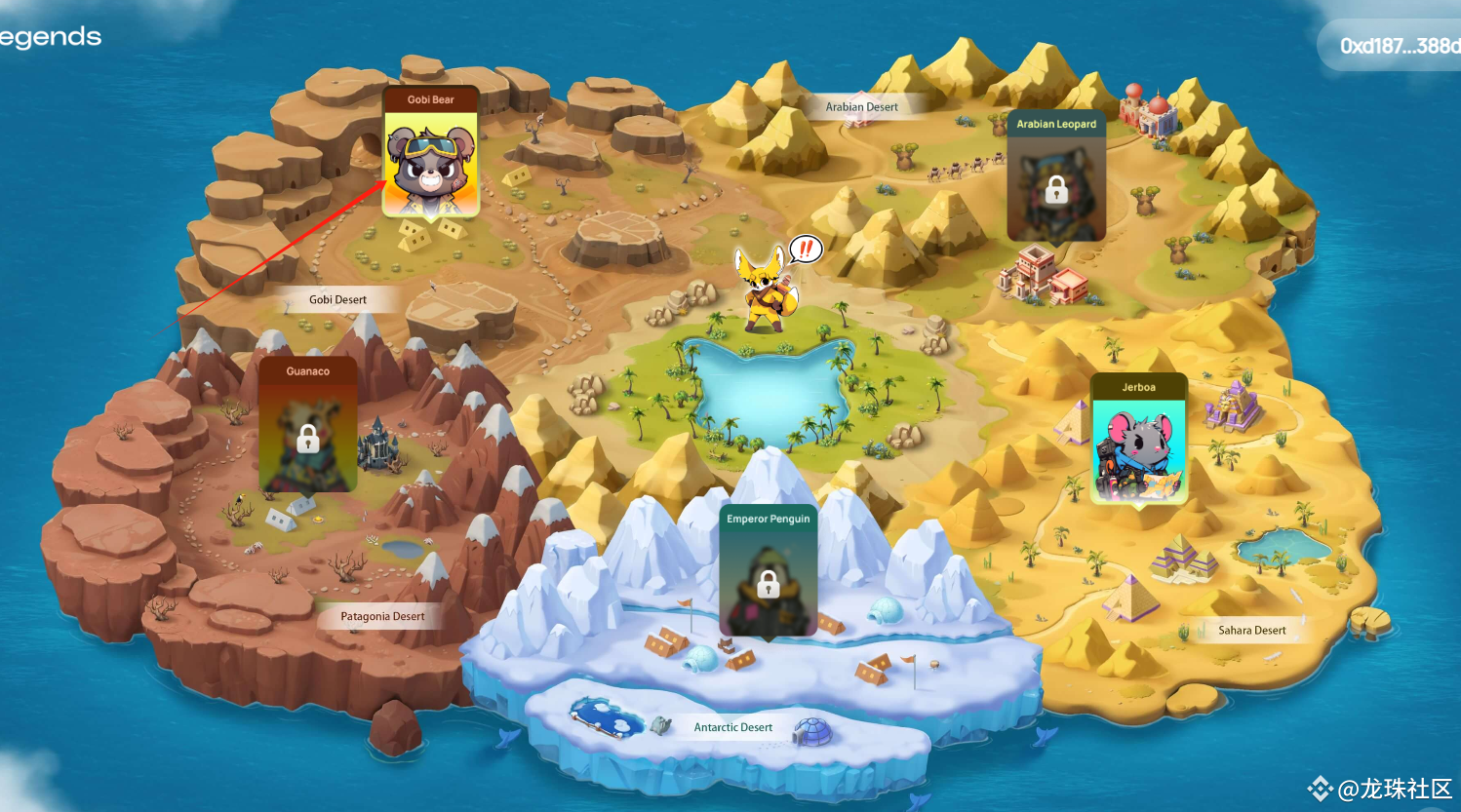Click the Patagonia Desert region label
The width and height of the screenshot is (1461, 812).
[x=382, y=616]
